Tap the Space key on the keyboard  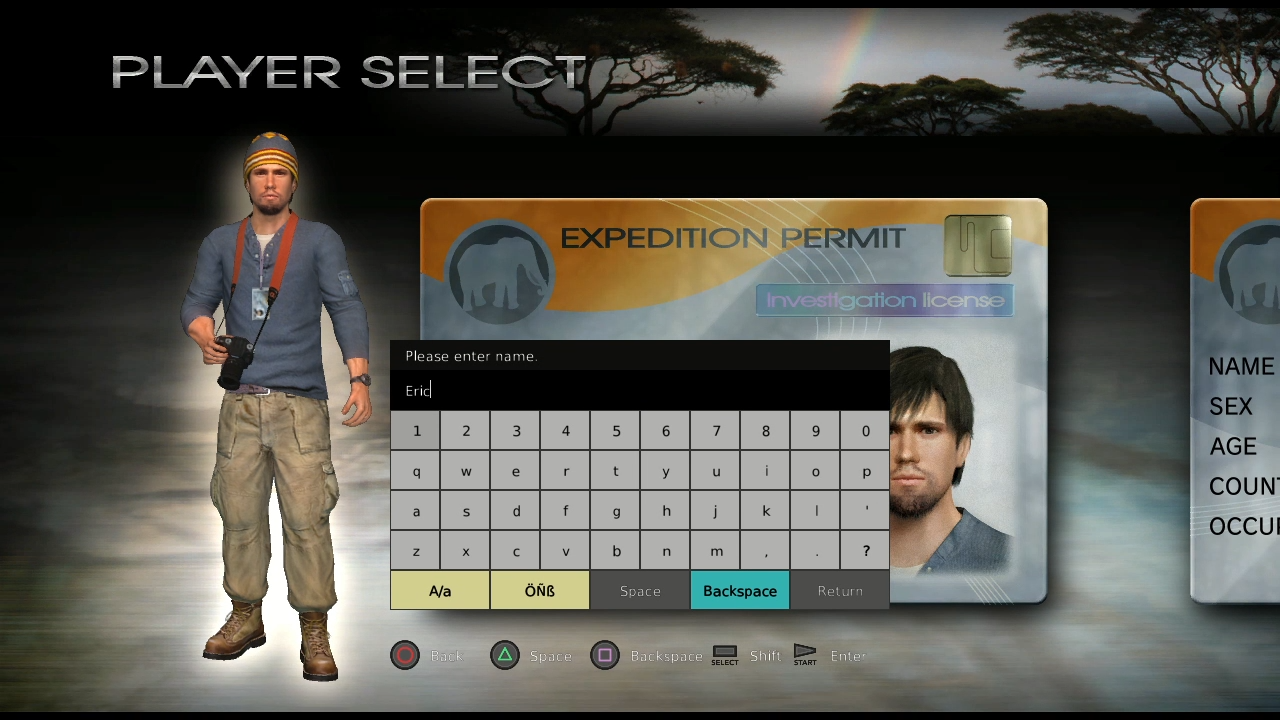[x=640, y=591]
